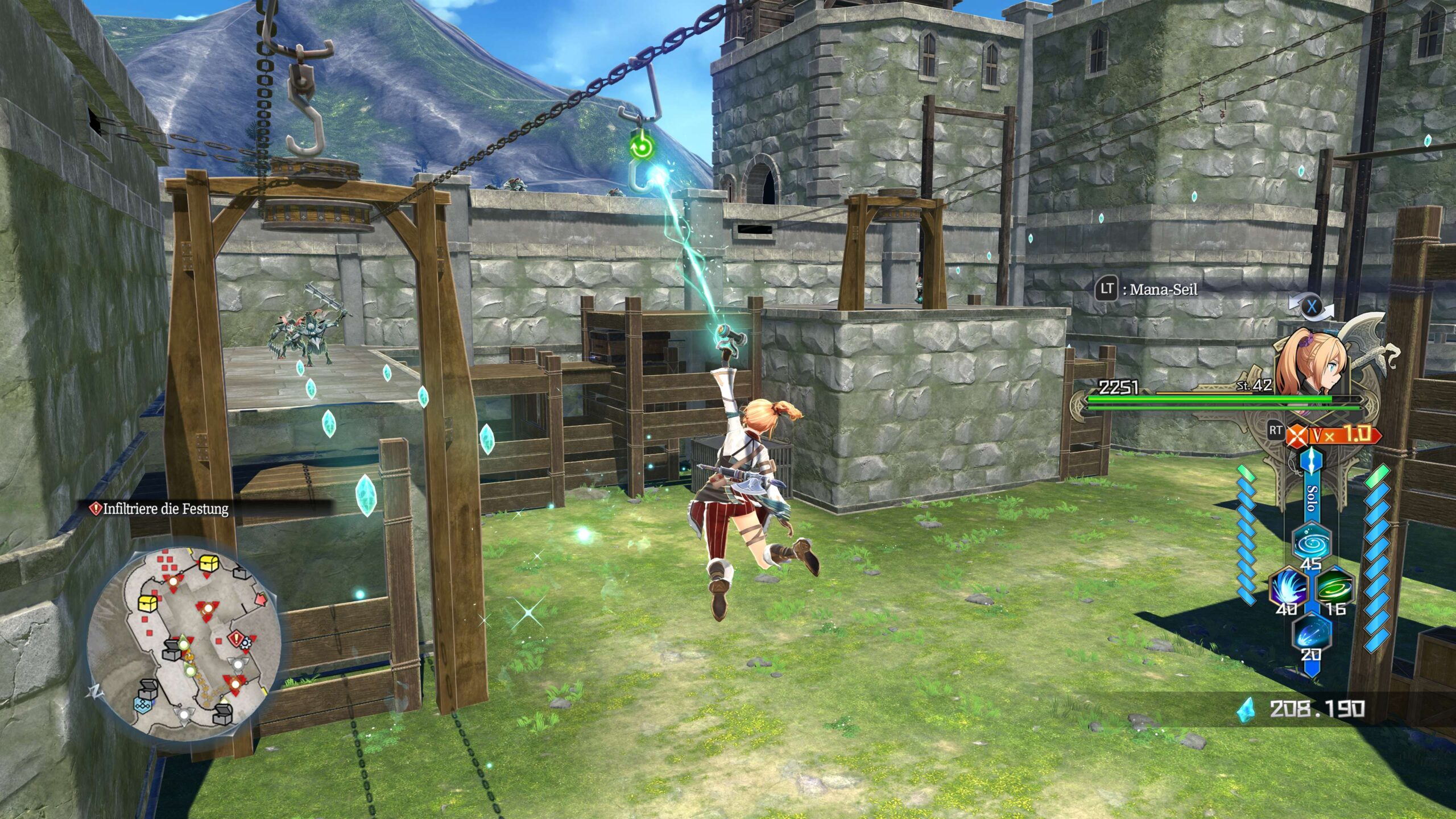Click the red exclamation quest marker on minimap
Image resolution: width=1456 pixels, height=819 pixels.
click(236, 638)
